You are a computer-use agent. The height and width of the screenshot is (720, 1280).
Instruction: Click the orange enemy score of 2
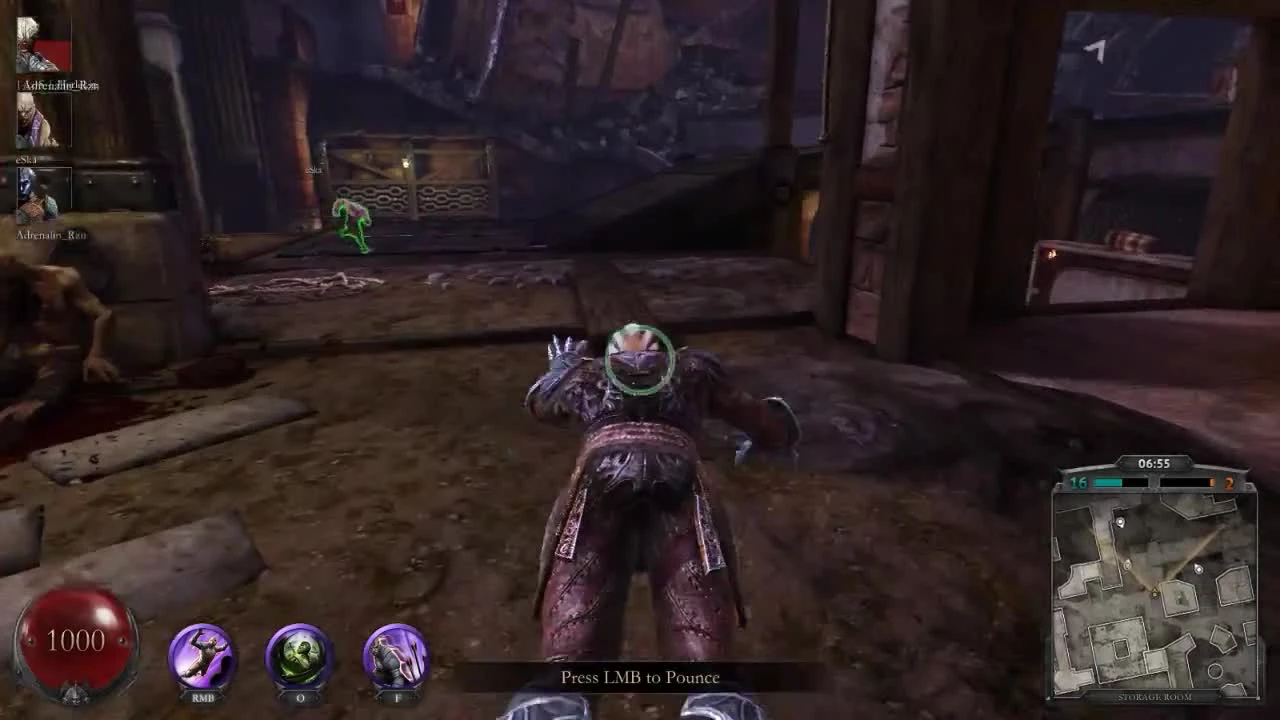click(1229, 483)
